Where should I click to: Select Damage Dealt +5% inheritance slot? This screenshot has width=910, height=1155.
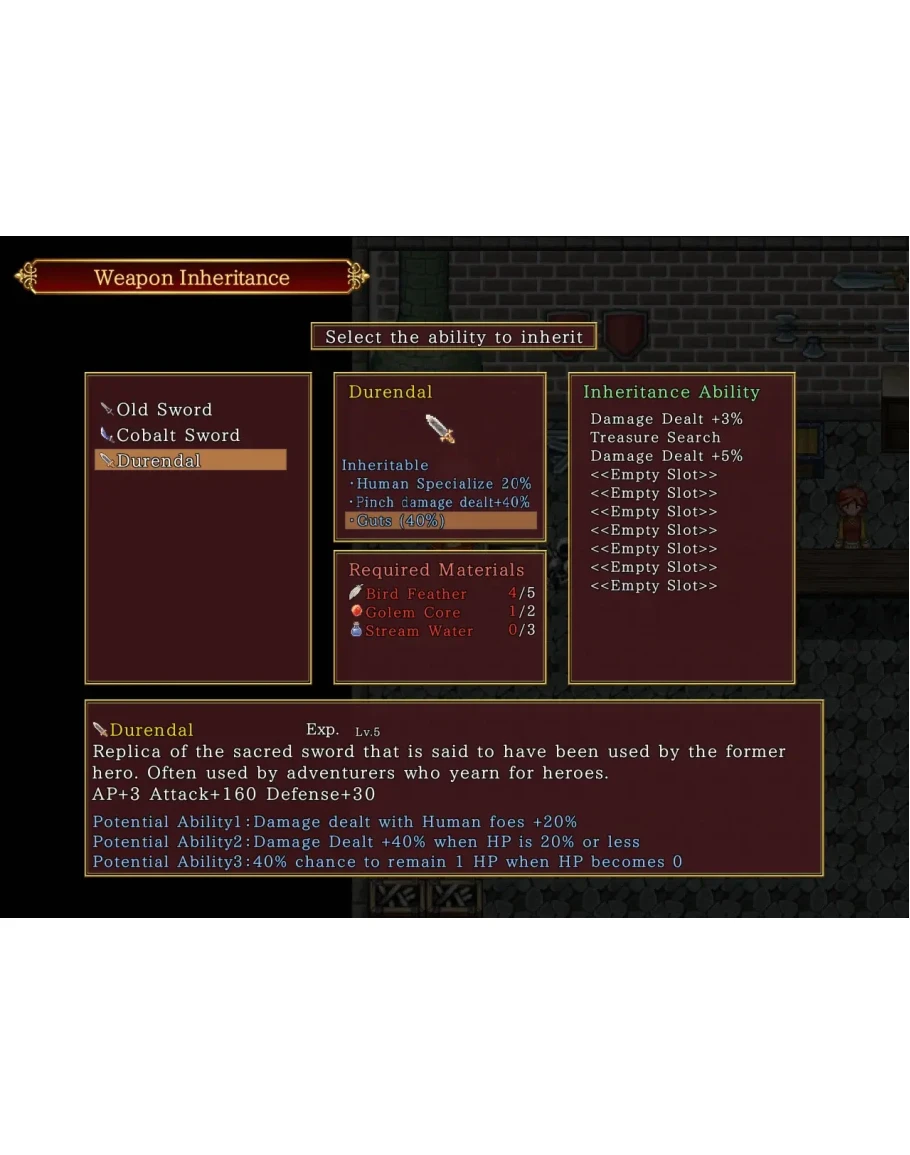[x=666, y=456]
